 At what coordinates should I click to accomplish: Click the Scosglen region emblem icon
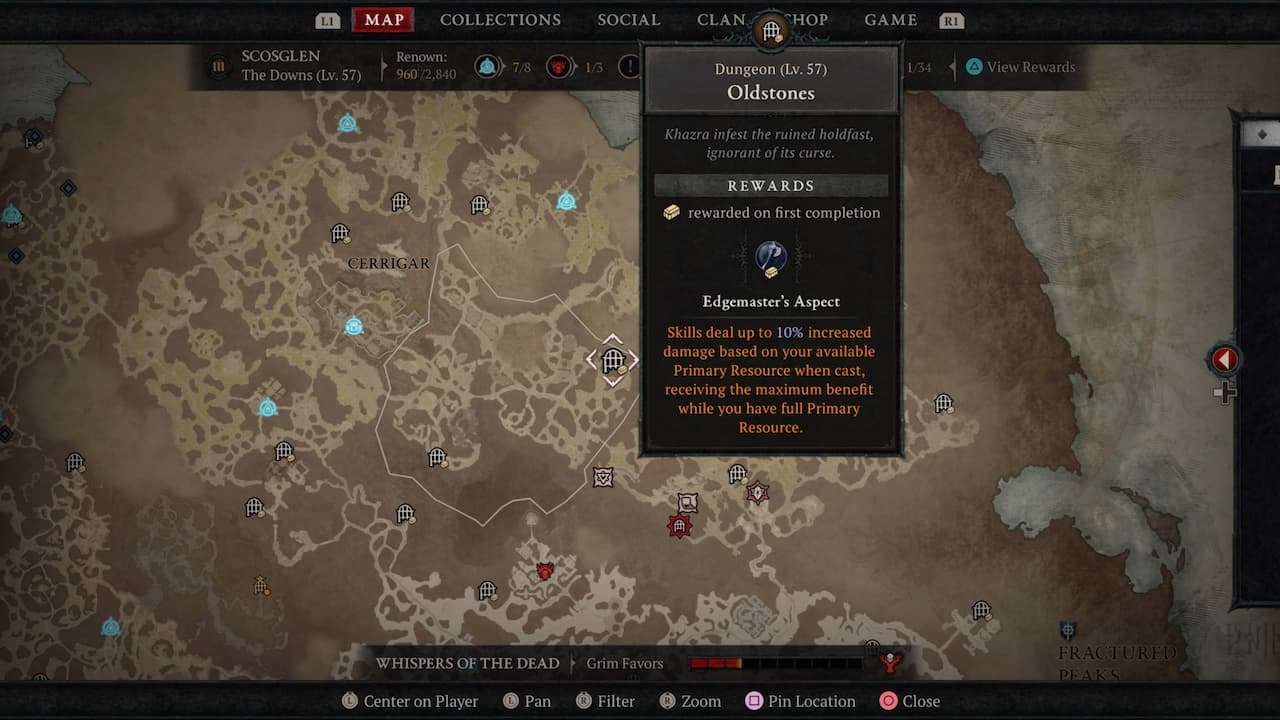click(221, 66)
